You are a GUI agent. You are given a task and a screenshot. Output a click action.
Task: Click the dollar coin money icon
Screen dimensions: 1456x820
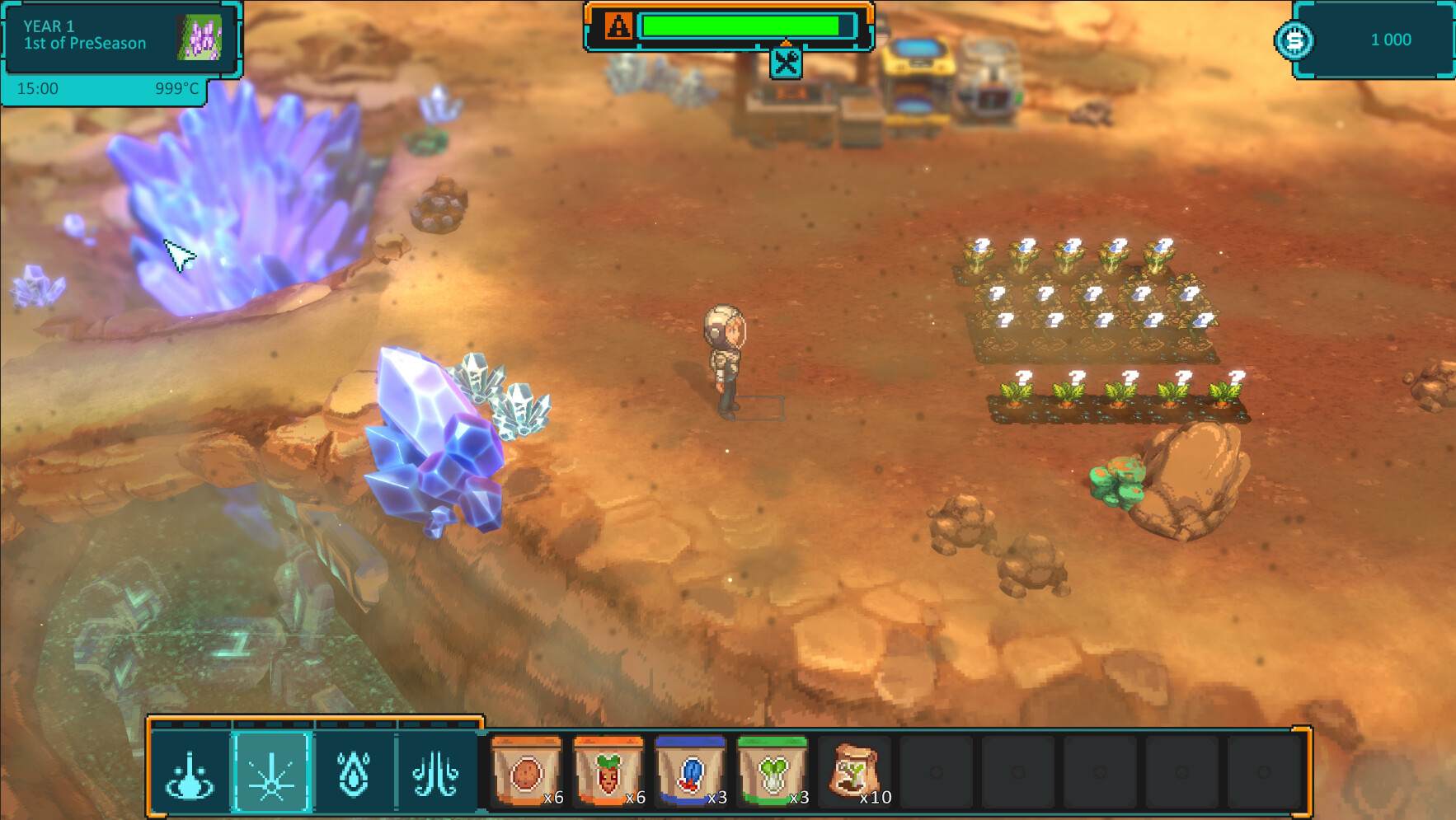(x=1294, y=40)
